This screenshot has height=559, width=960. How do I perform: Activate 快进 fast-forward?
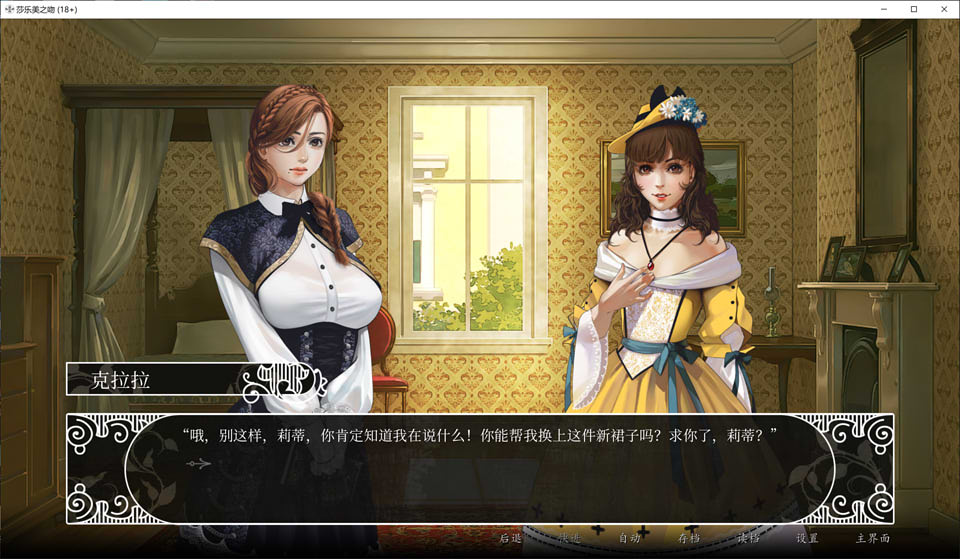click(x=569, y=538)
